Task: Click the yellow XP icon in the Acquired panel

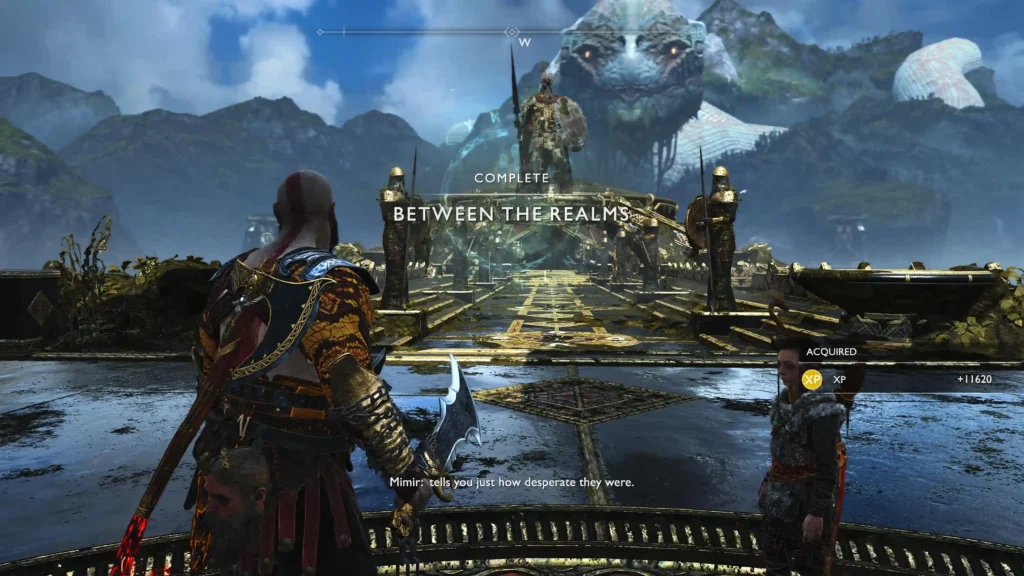Action: tap(812, 380)
